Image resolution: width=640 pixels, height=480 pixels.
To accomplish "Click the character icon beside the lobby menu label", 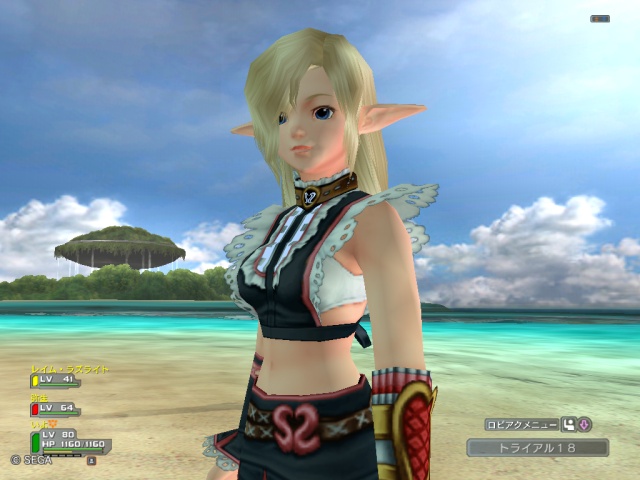I will [x=569, y=424].
